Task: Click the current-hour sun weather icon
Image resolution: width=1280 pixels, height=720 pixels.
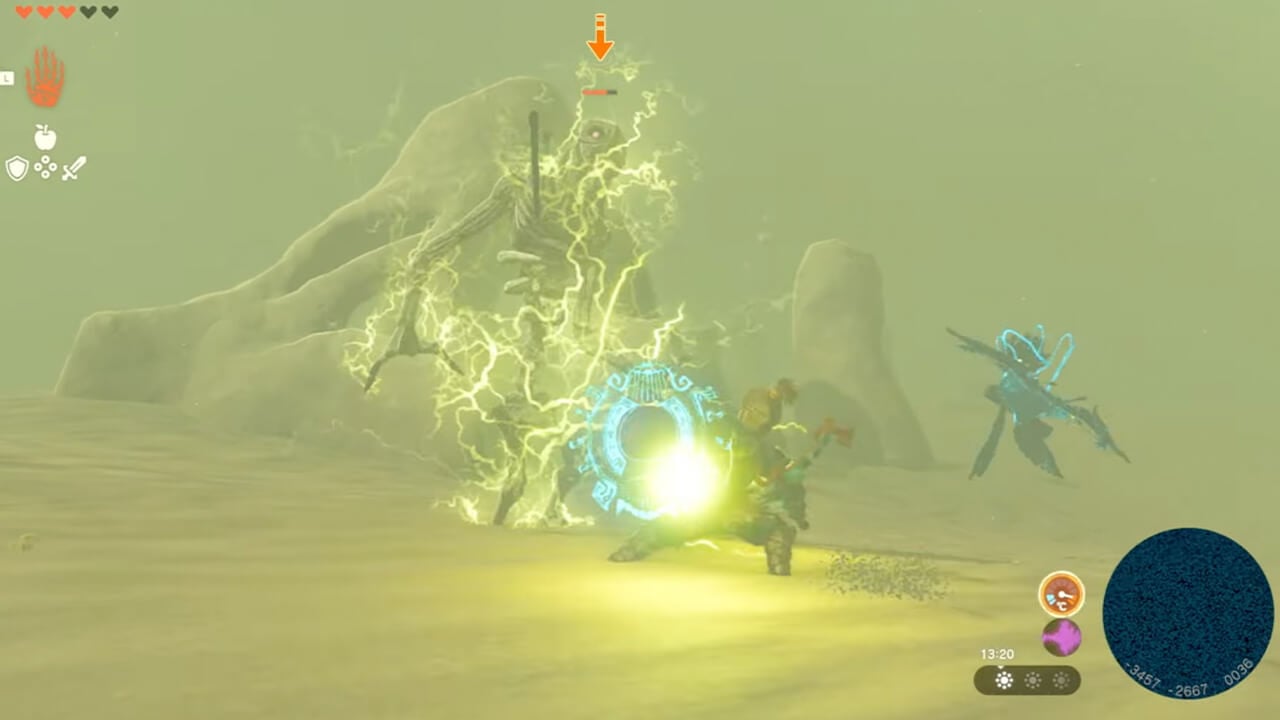Action: (1004, 681)
